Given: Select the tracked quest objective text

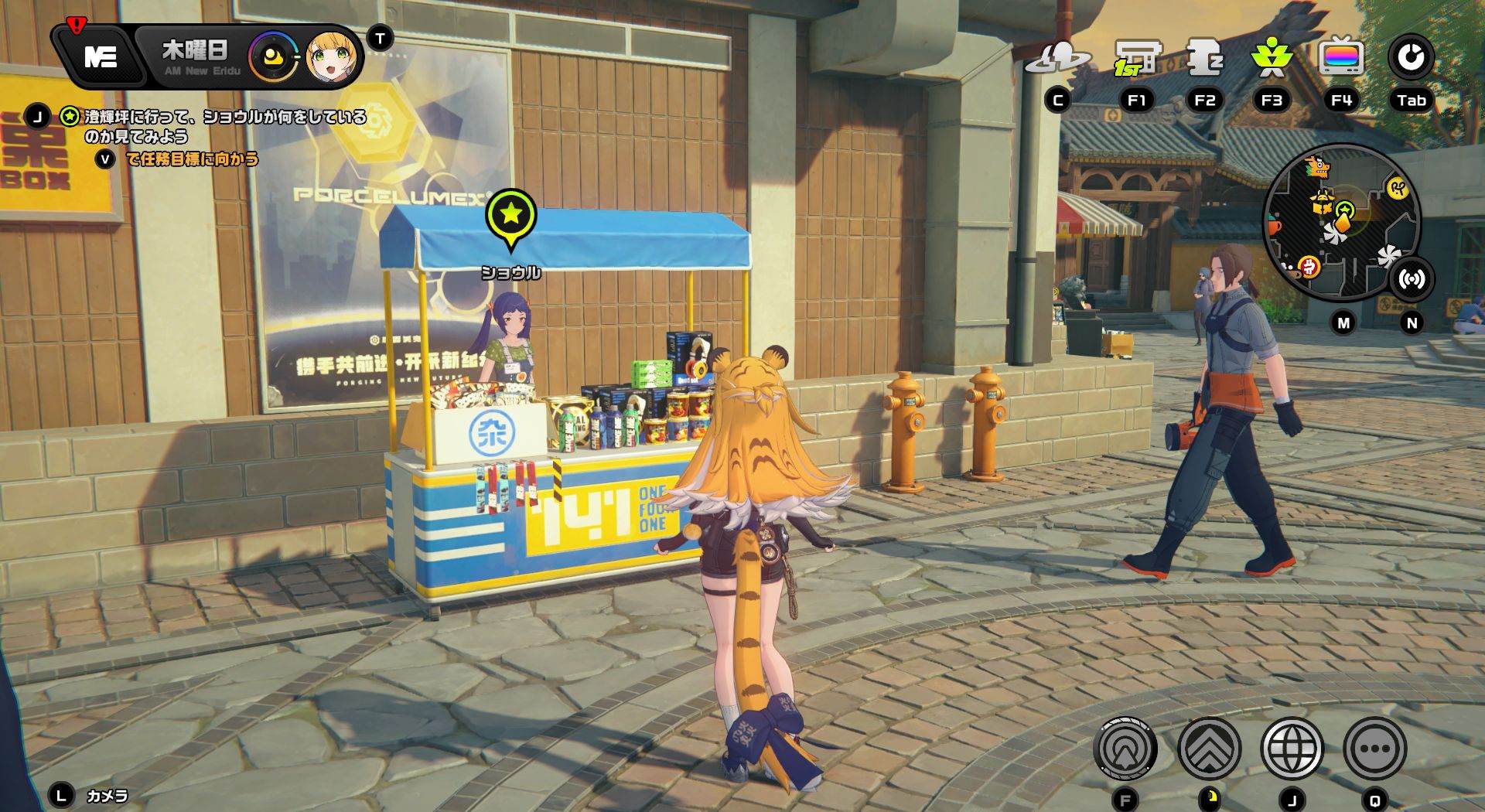Looking at the screenshot, I should [x=224, y=126].
